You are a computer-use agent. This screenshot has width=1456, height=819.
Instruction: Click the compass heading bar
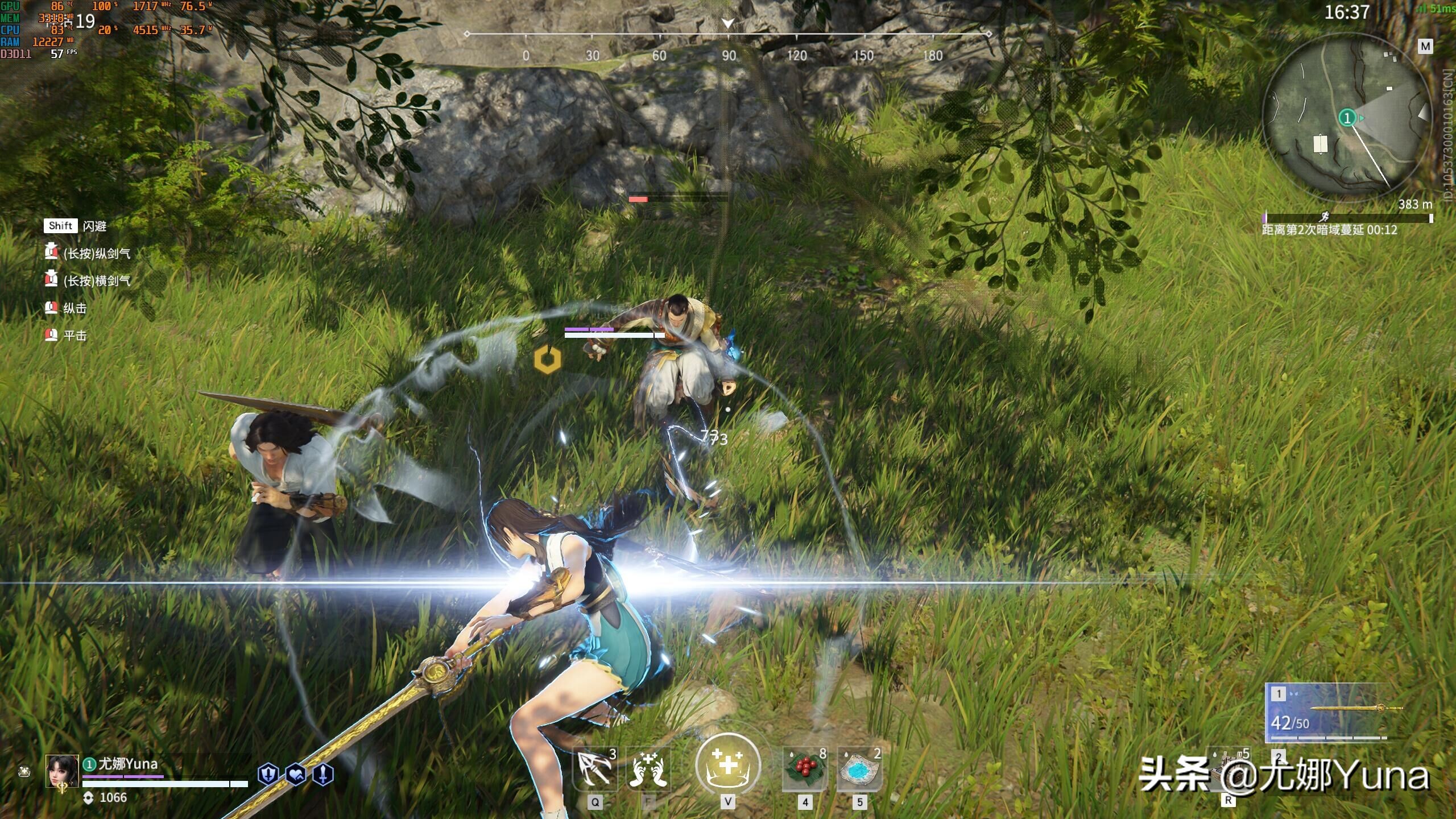coord(728,35)
